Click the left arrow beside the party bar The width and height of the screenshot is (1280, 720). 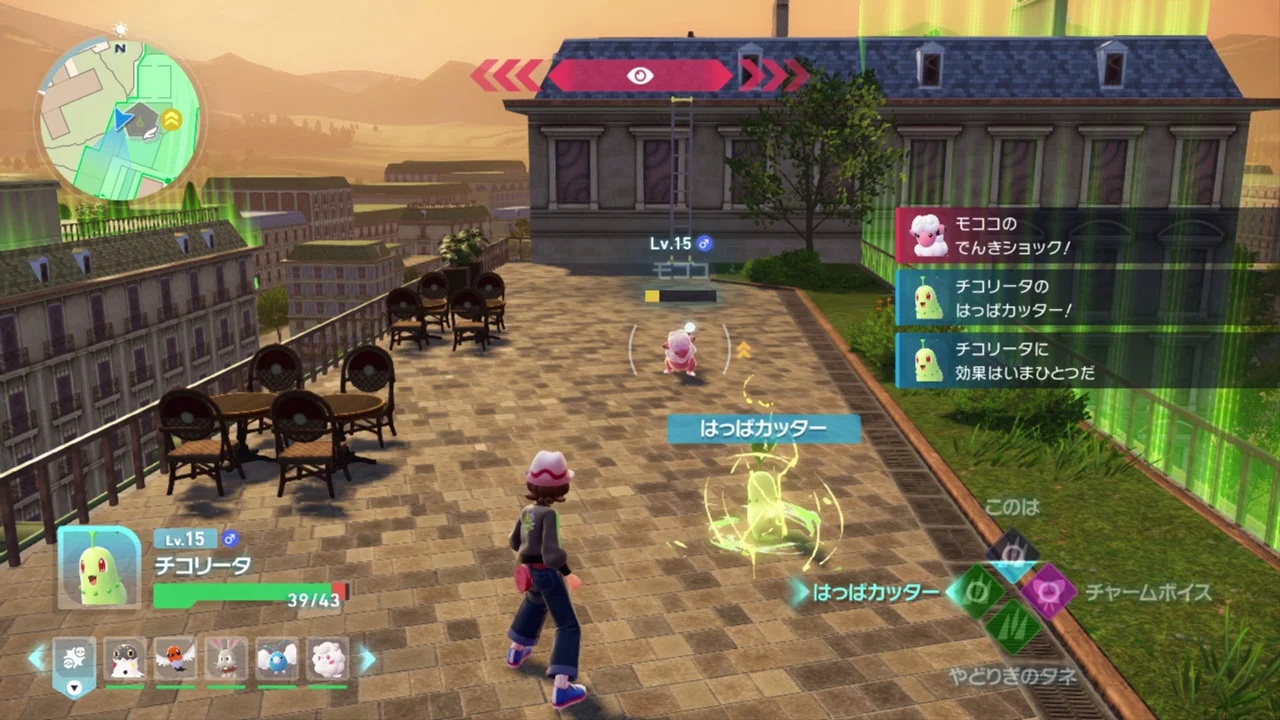[36, 658]
